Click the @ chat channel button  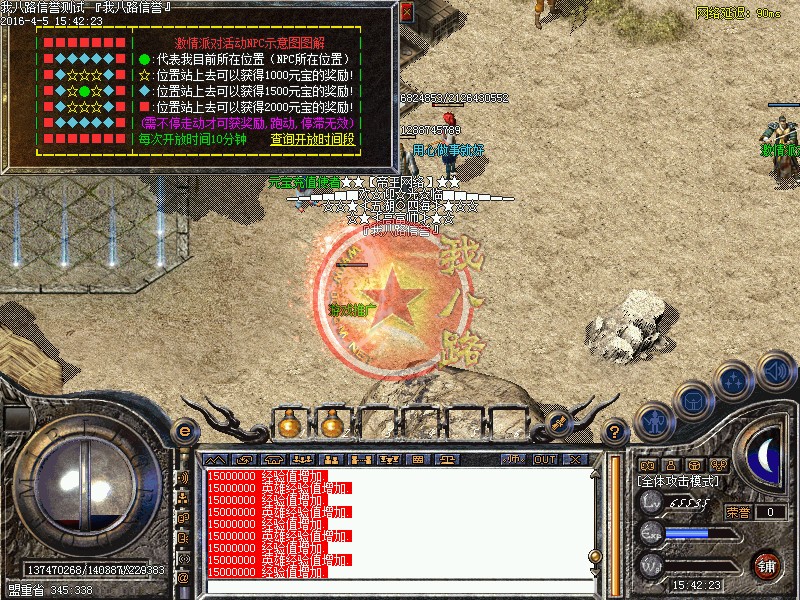183,578
